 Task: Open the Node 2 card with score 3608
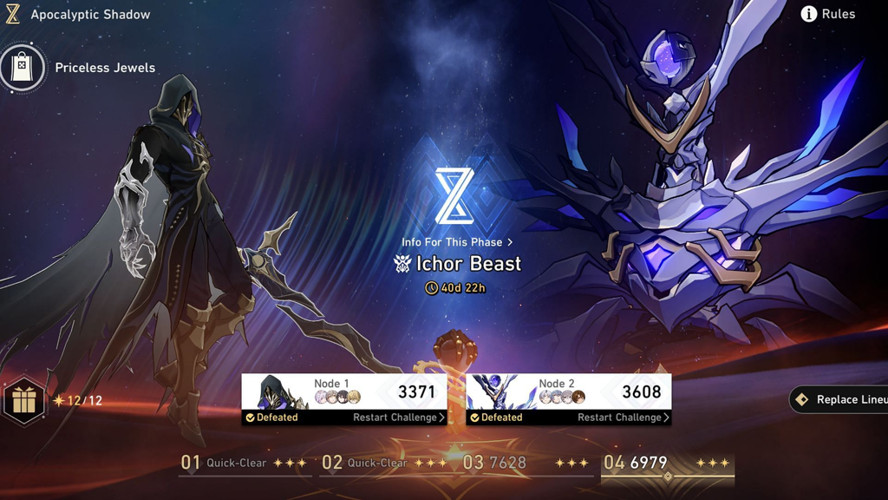(x=568, y=392)
